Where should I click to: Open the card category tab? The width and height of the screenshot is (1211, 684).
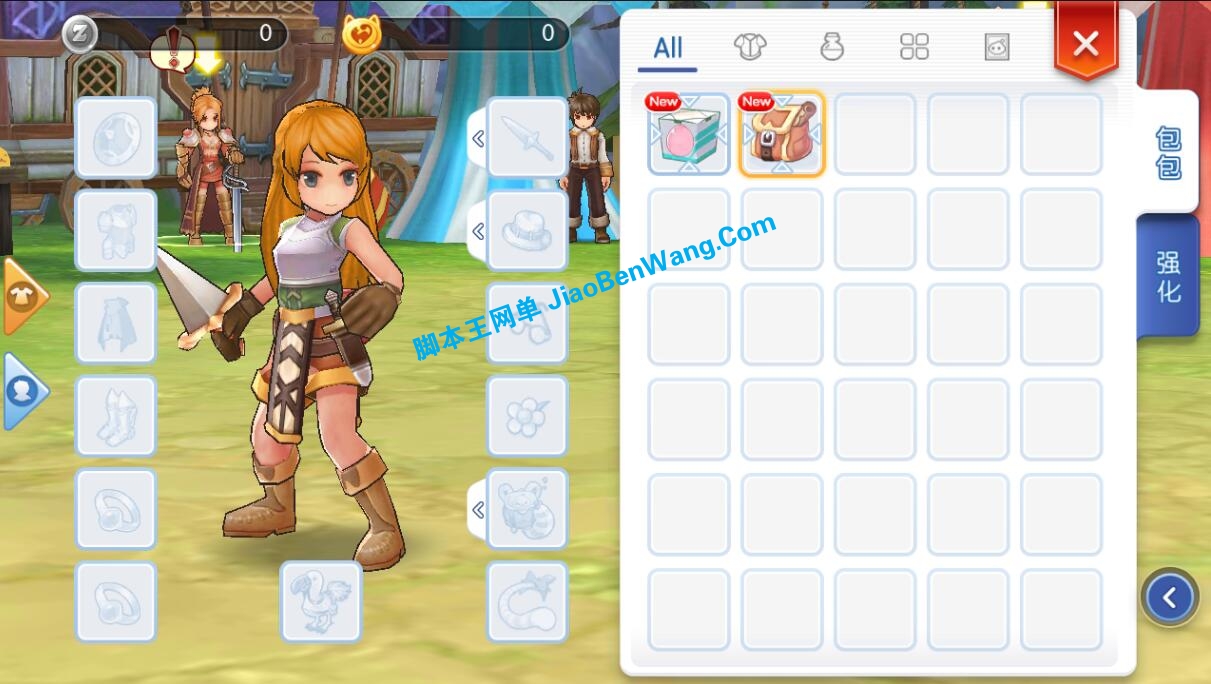(996, 47)
